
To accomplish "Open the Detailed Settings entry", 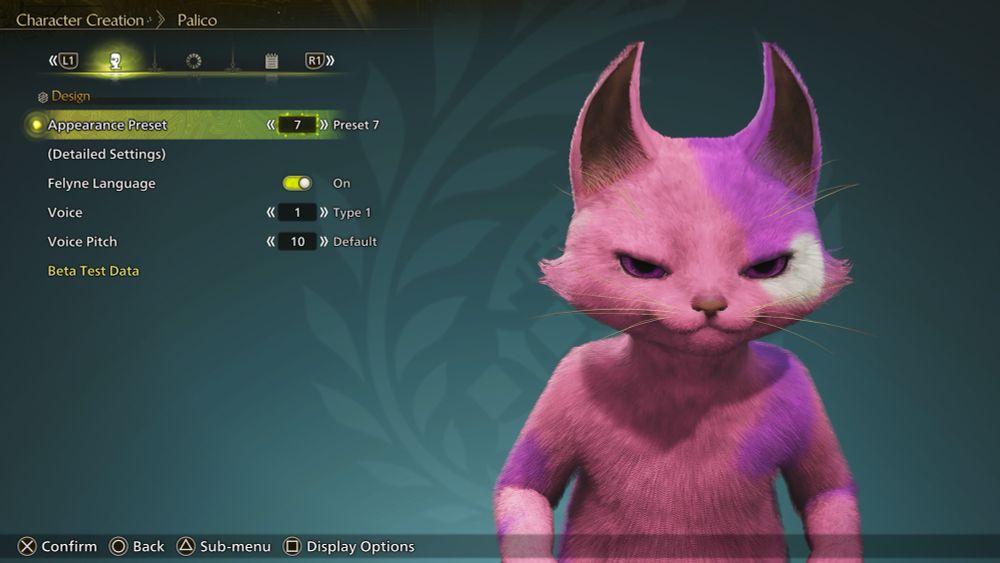I will [107, 154].
